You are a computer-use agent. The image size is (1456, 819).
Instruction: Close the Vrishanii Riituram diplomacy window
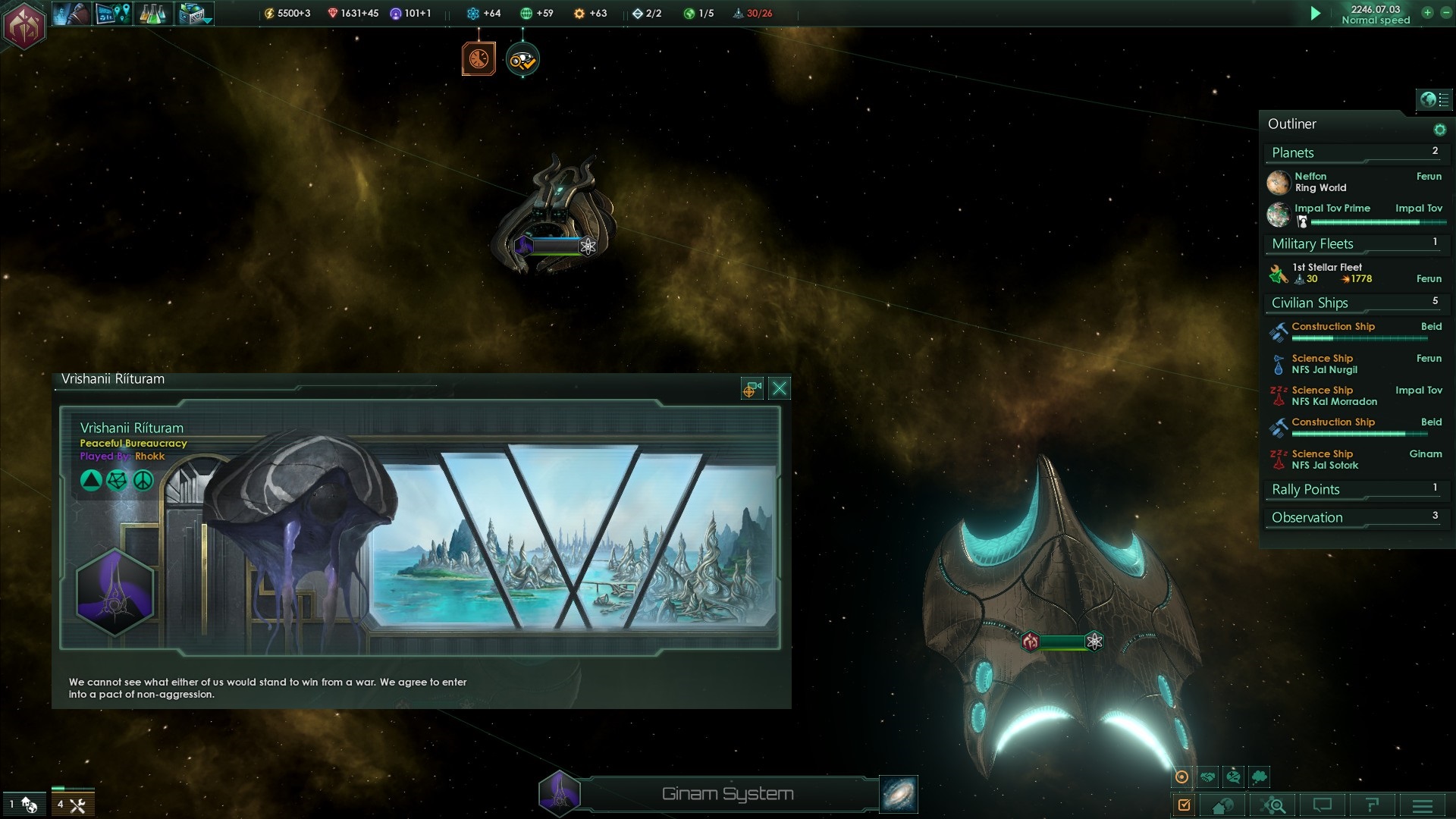pyautogui.click(x=779, y=389)
